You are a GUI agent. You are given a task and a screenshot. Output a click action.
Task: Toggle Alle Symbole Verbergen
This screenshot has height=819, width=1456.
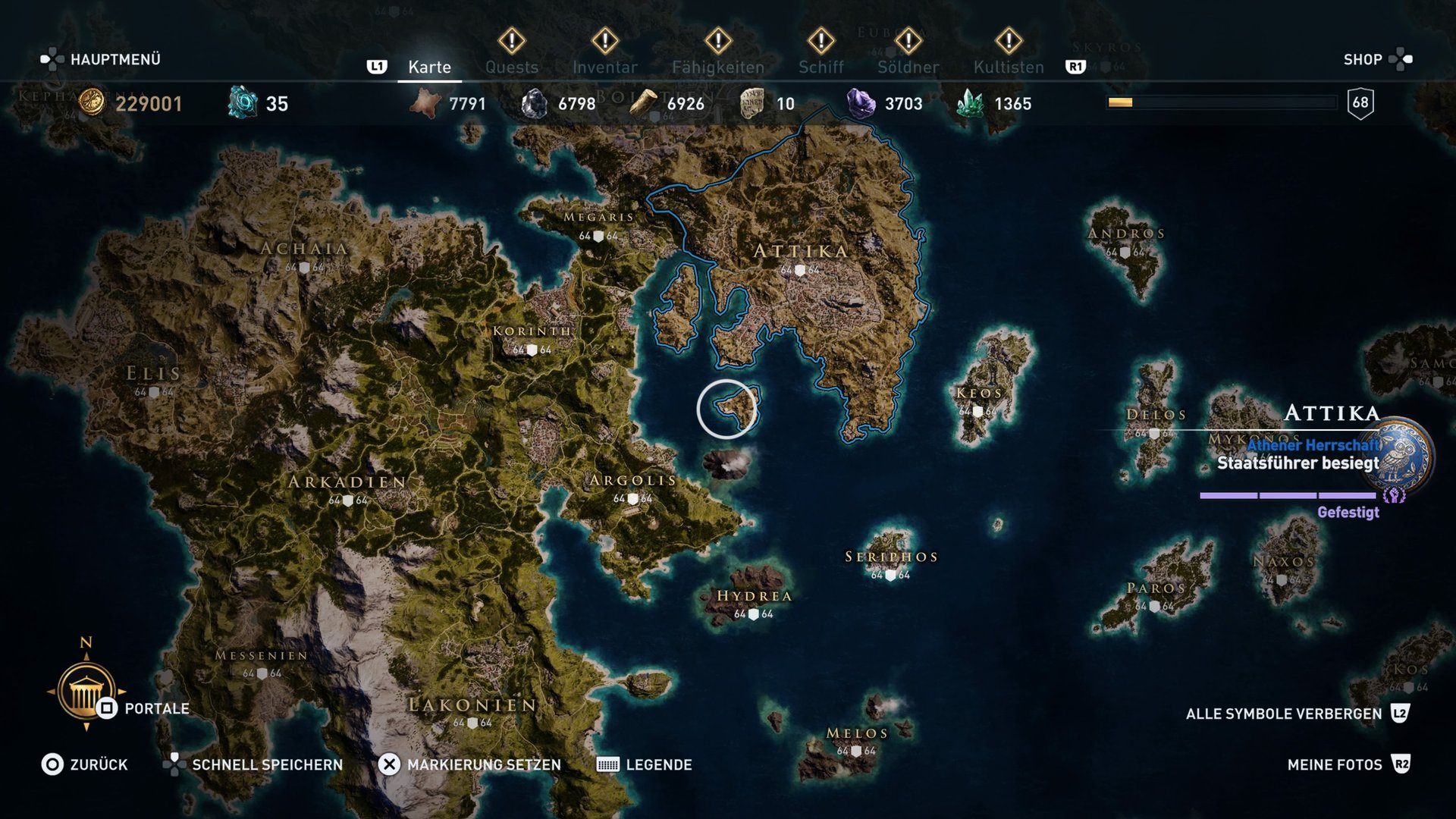click(1283, 714)
